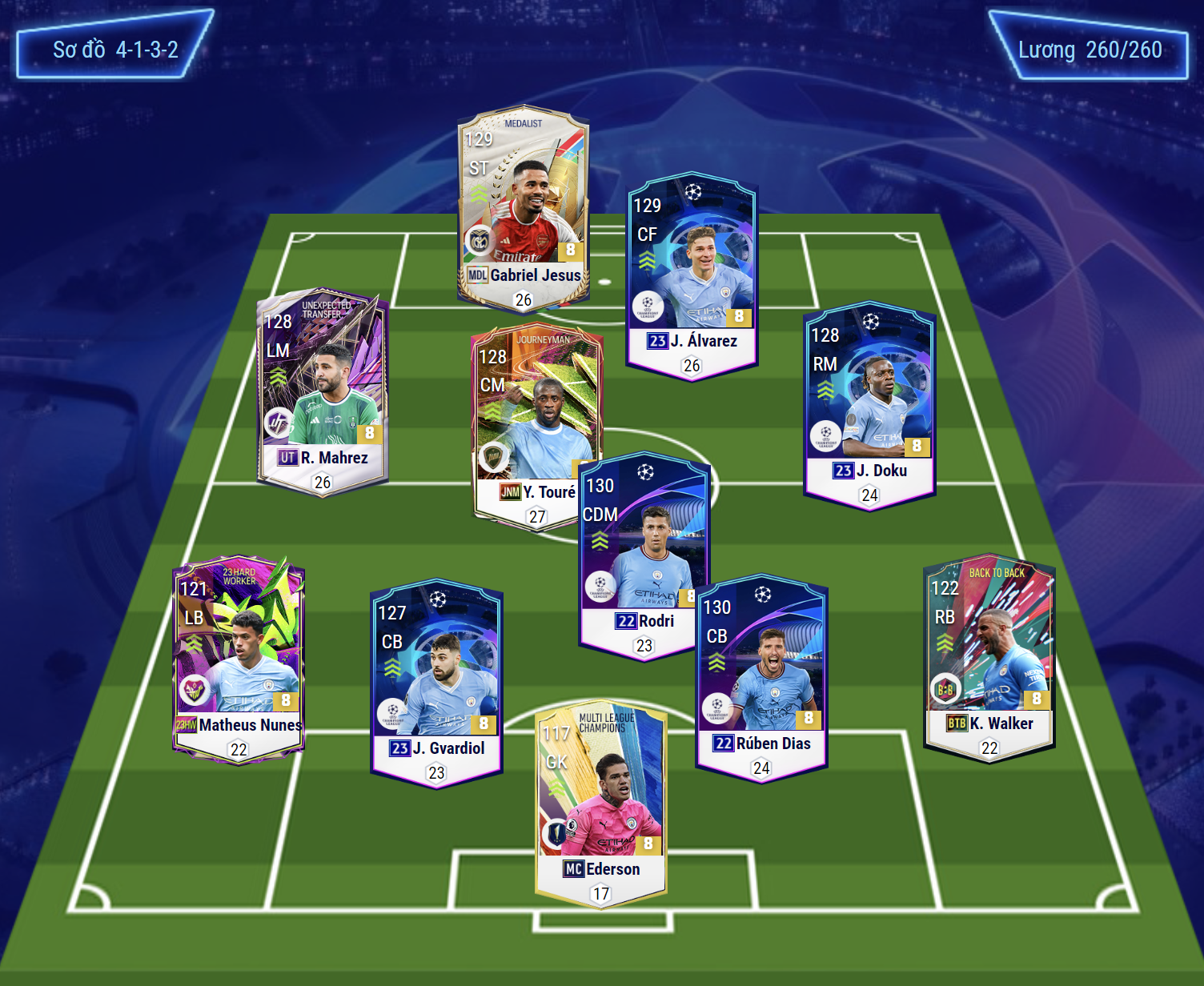Pick the Rúben Dias CB card

[x=761, y=677]
